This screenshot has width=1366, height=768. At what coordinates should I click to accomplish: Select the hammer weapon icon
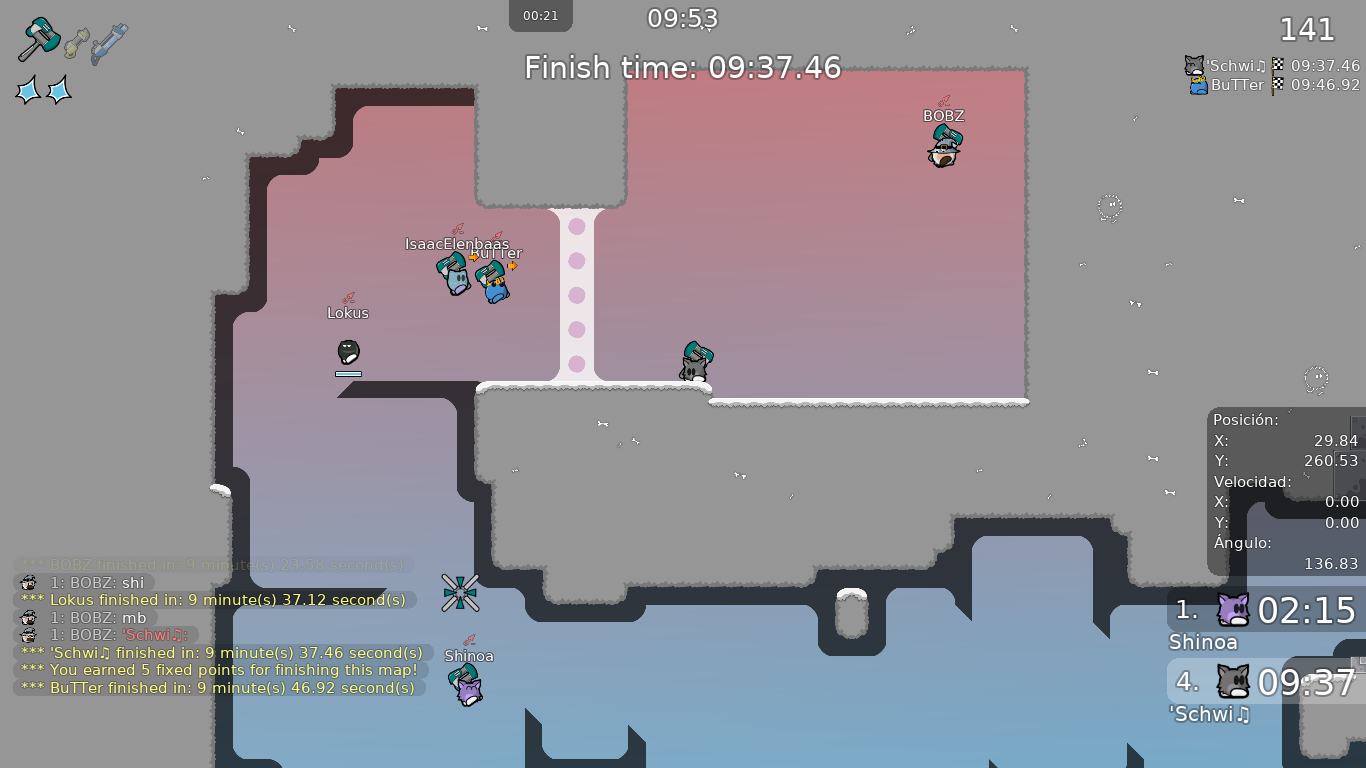point(39,40)
